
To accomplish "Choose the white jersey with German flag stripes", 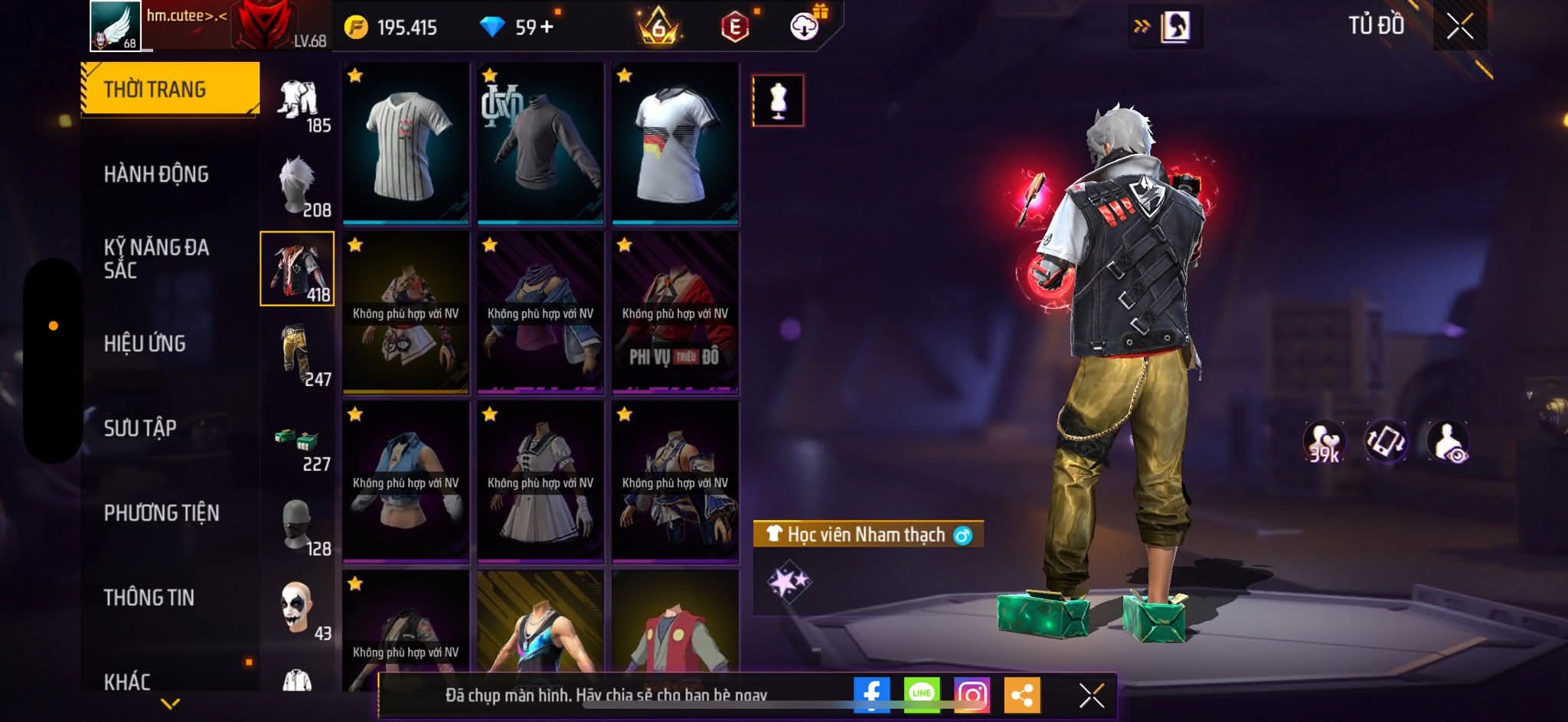I will 675,144.
